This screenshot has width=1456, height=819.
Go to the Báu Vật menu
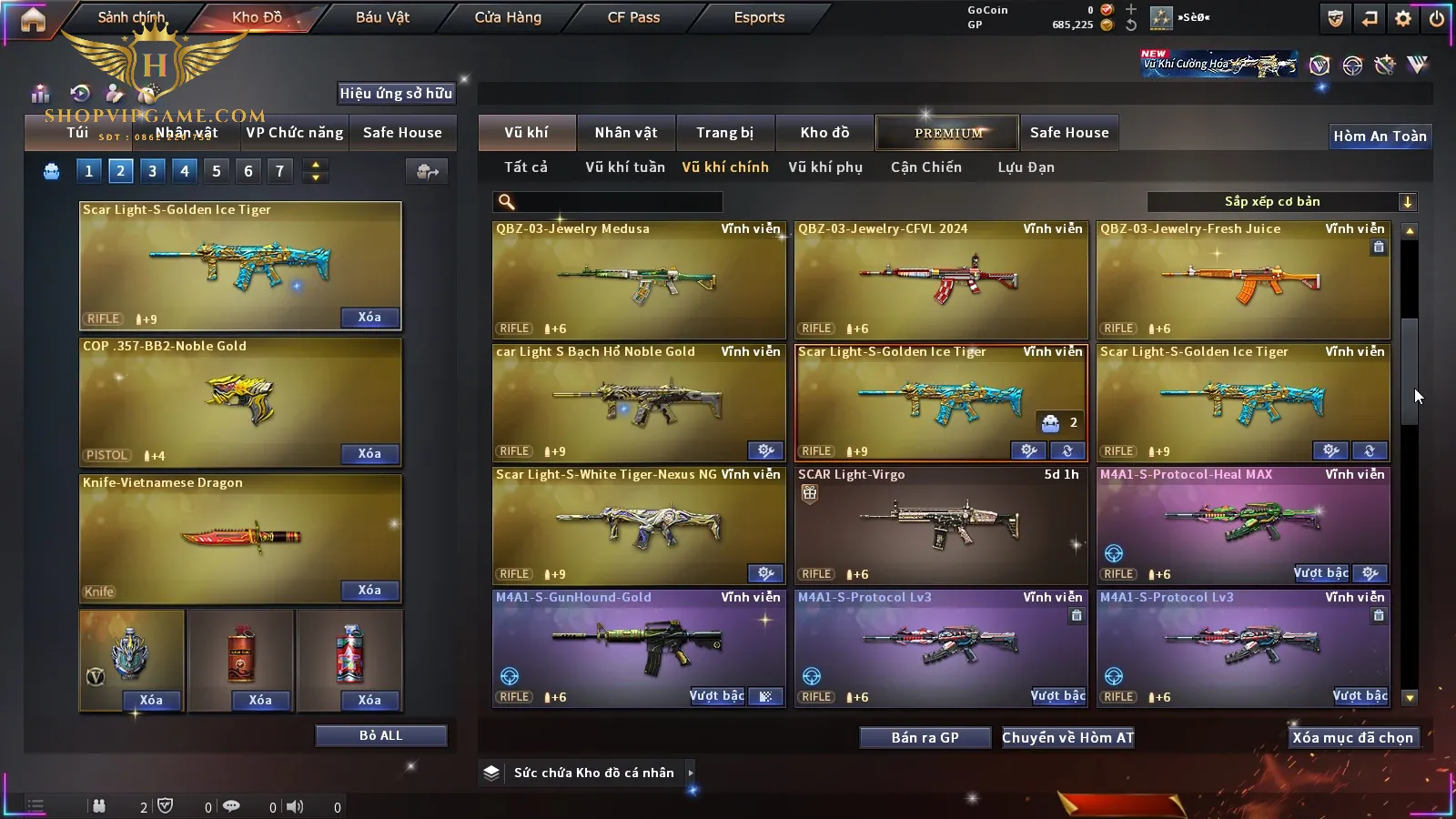click(x=382, y=17)
